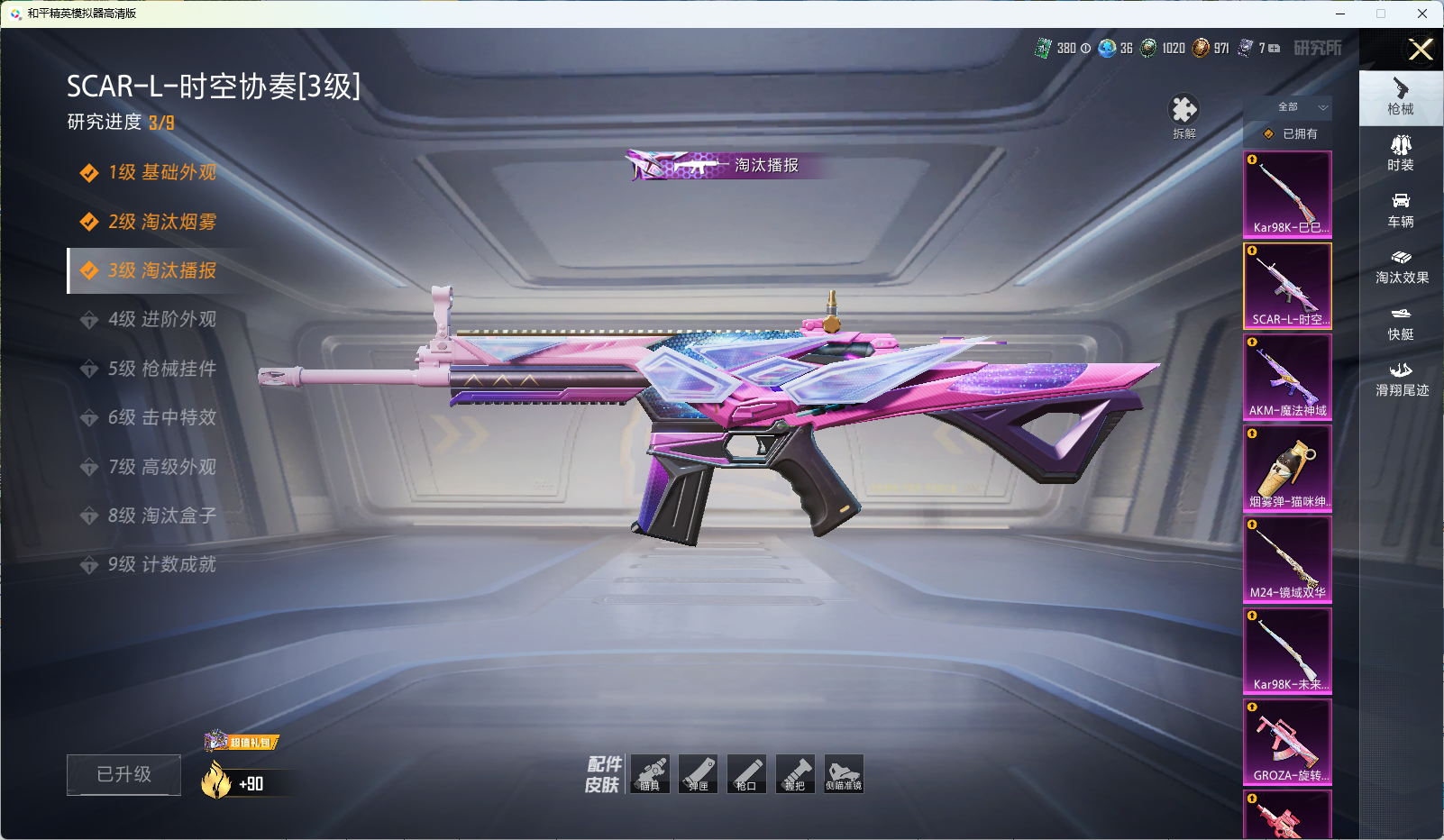Toggle the 已拥有 owned filter
The height and width of the screenshot is (840, 1444).
point(1291,133)
